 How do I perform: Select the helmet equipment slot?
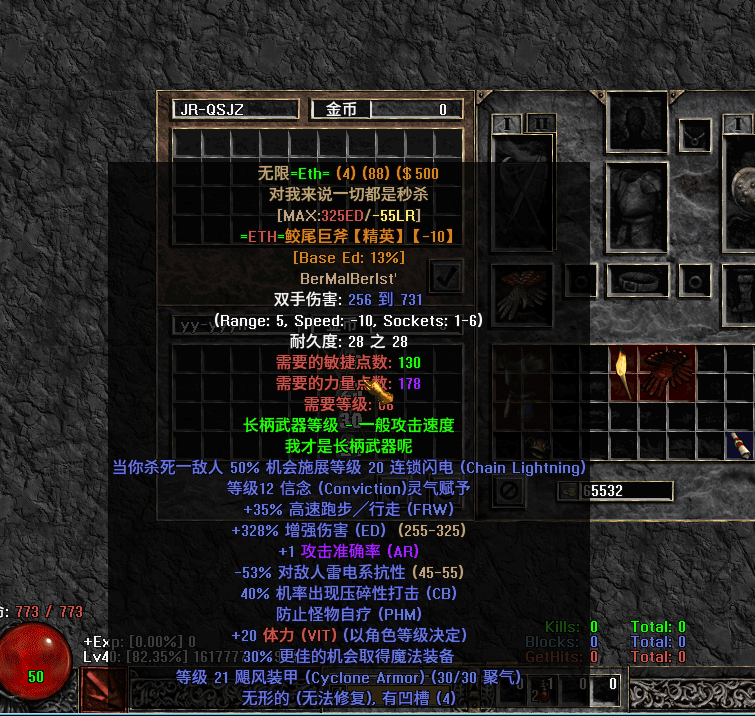(x=637, y=122)
